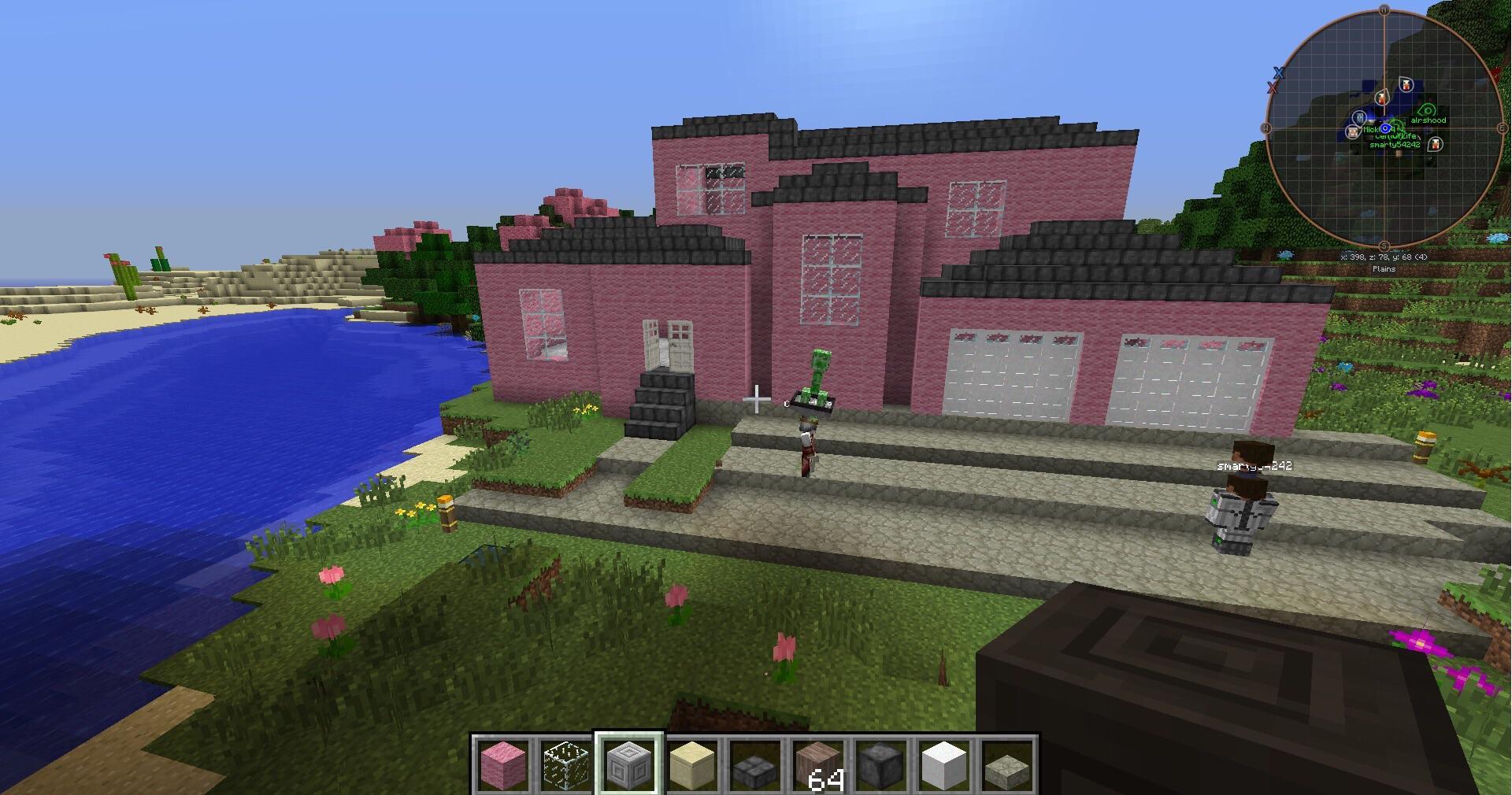
Task: Click the W marker on the minimap edge
Action: point(1266,128)
